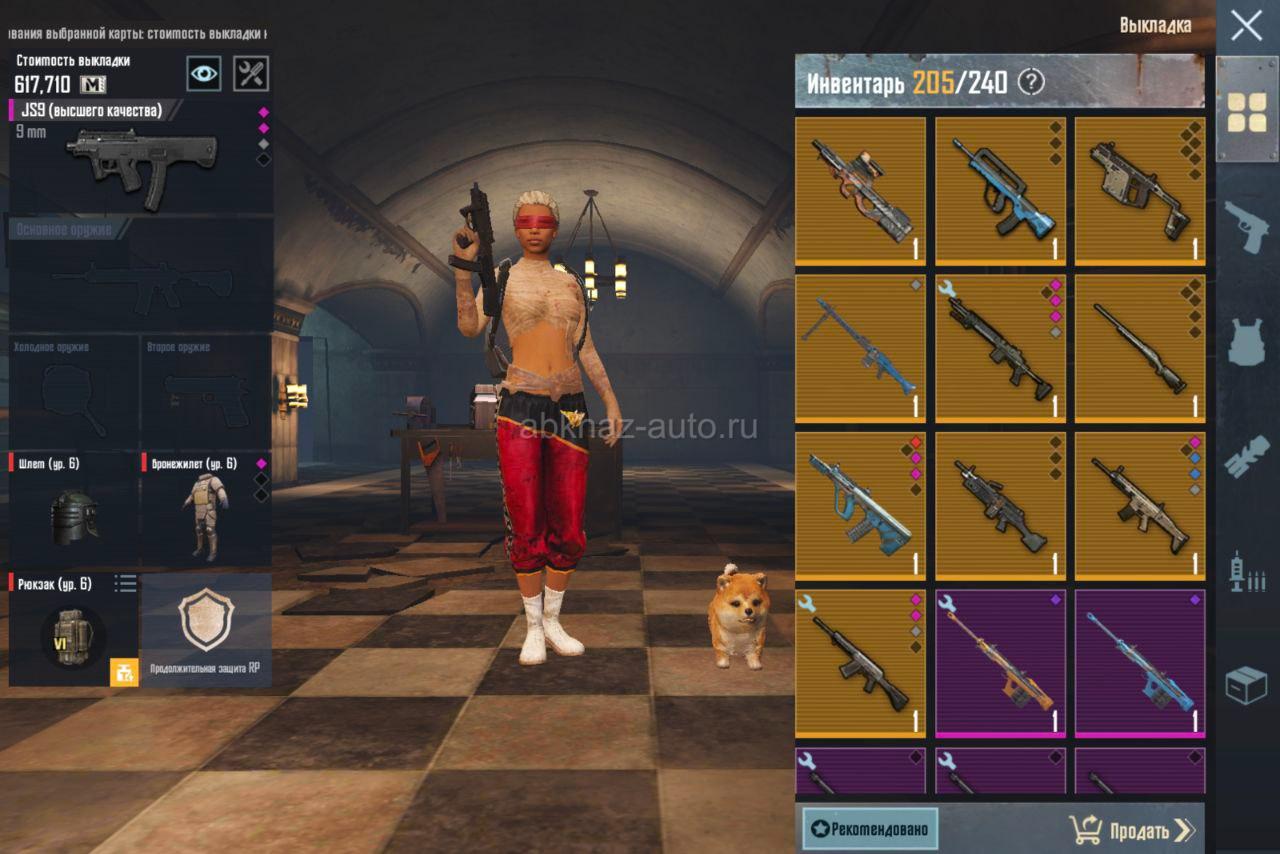The width and height of the screenshot is (1280, 854).
Task: Switch to the armor vest tab
Action: (1247, 342)
